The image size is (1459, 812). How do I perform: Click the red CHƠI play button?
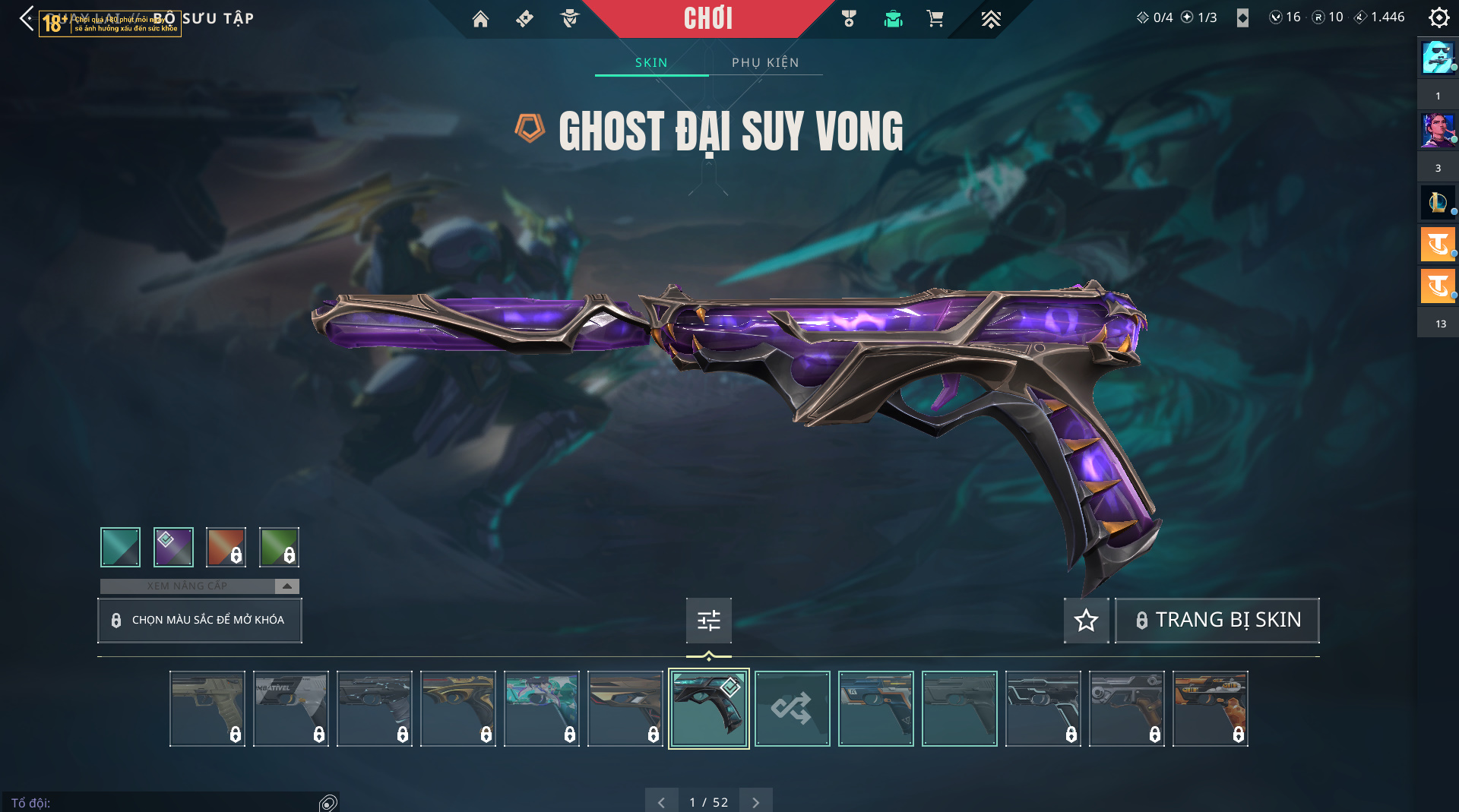click(x=707, y=18)
